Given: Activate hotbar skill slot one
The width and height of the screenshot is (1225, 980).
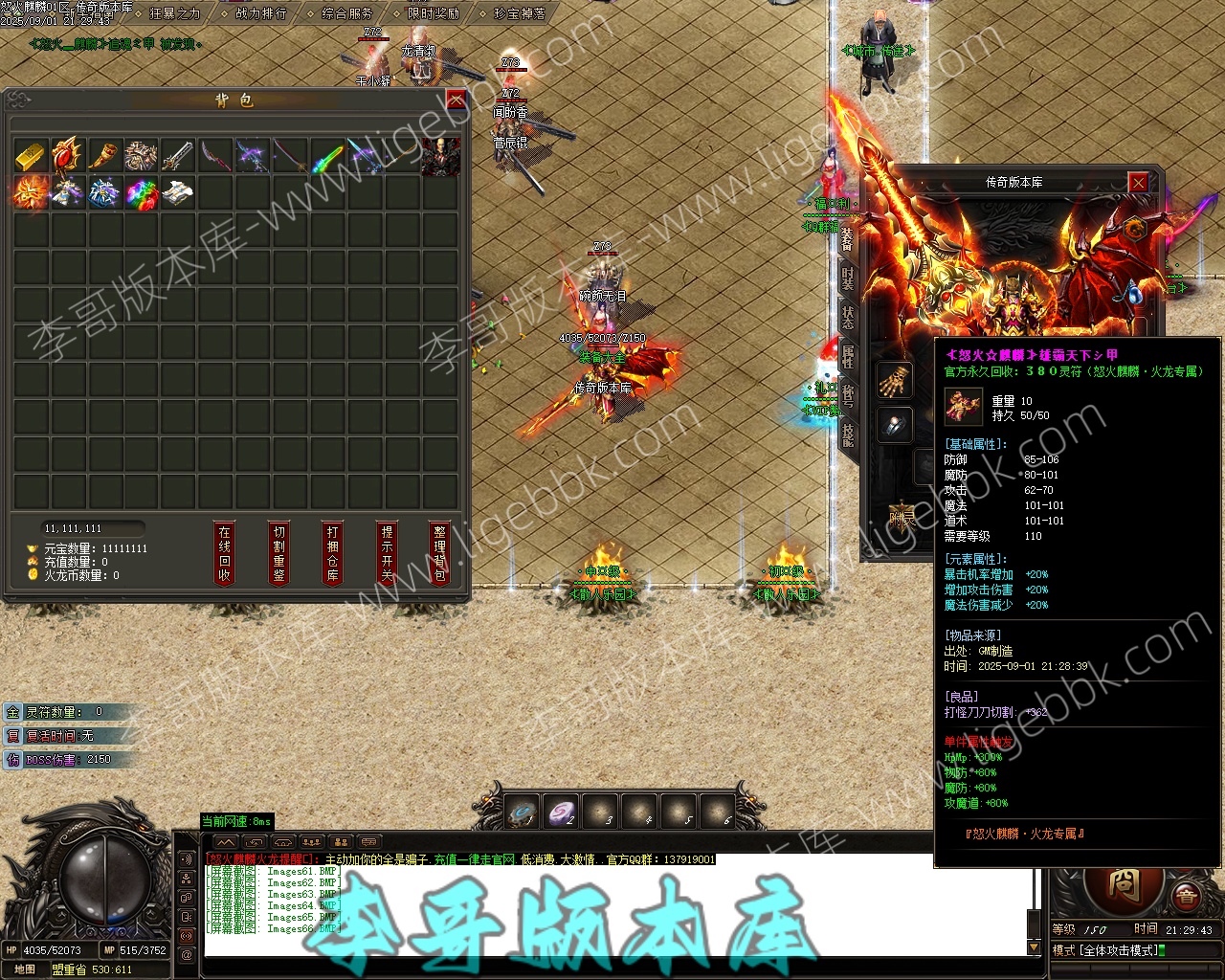Looking at the screenshot, I should point(523,813).
